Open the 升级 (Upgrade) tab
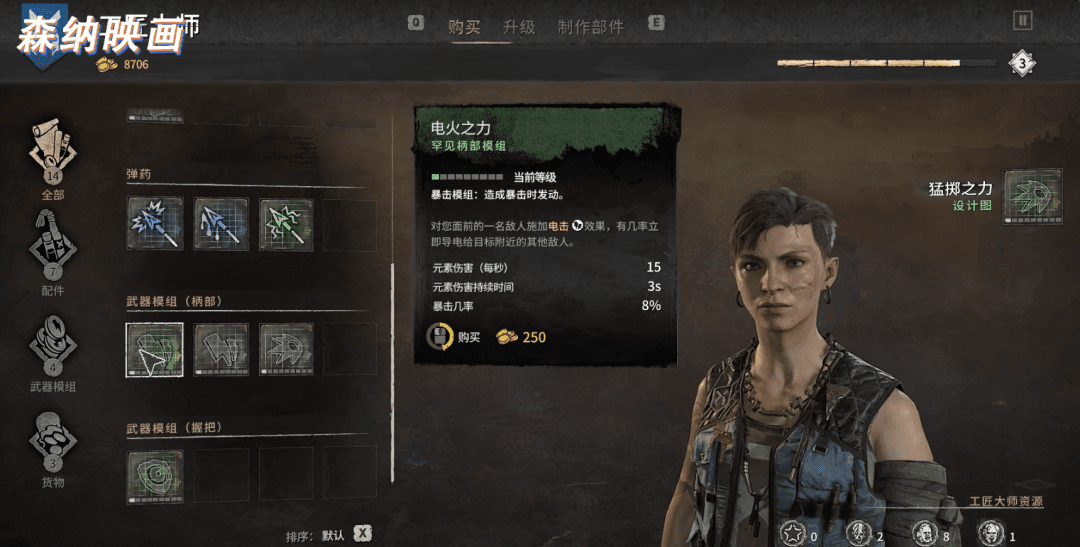1080x547 pixels. click(x=519, y=27)
